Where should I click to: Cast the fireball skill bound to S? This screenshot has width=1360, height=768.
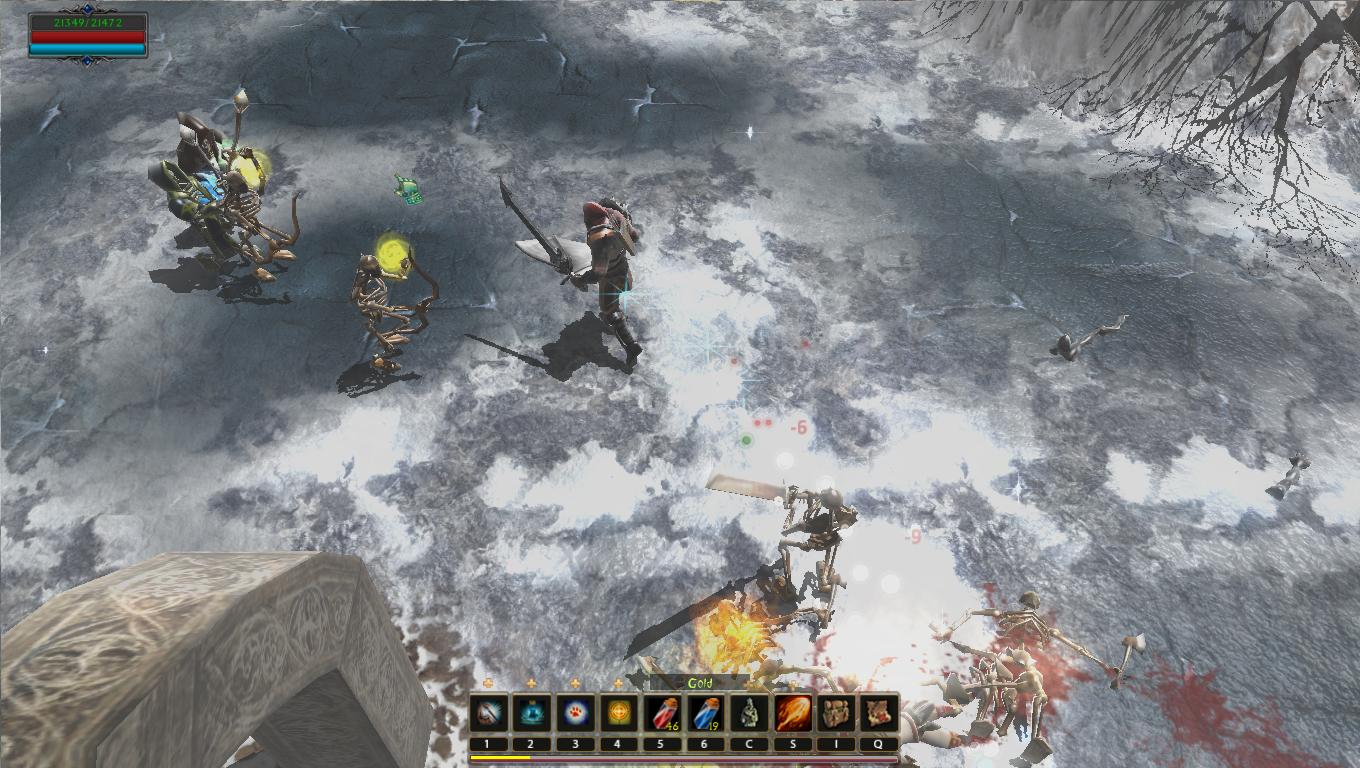[x=791, y=714]
